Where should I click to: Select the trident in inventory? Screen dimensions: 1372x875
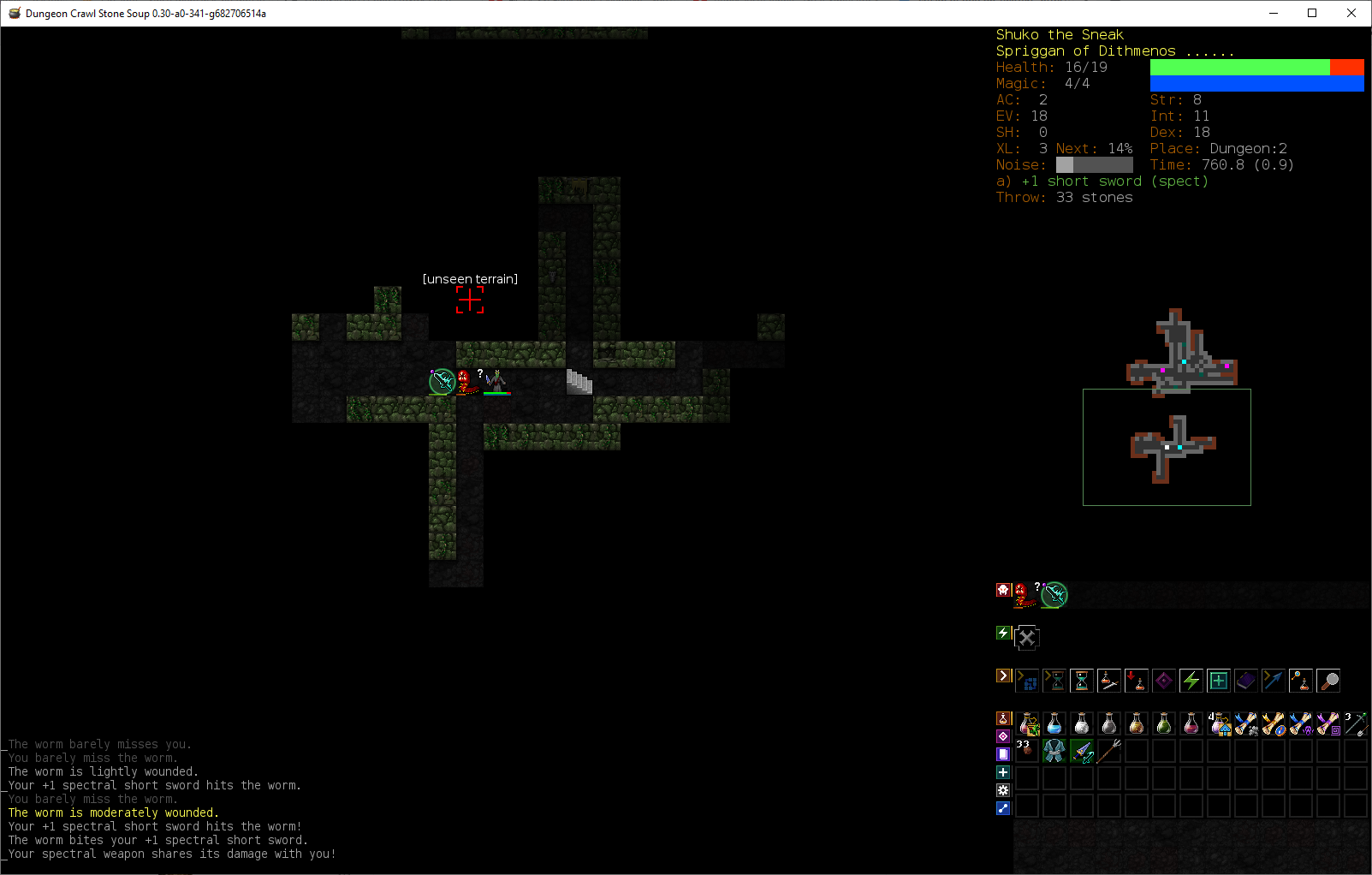(1109, 752)
